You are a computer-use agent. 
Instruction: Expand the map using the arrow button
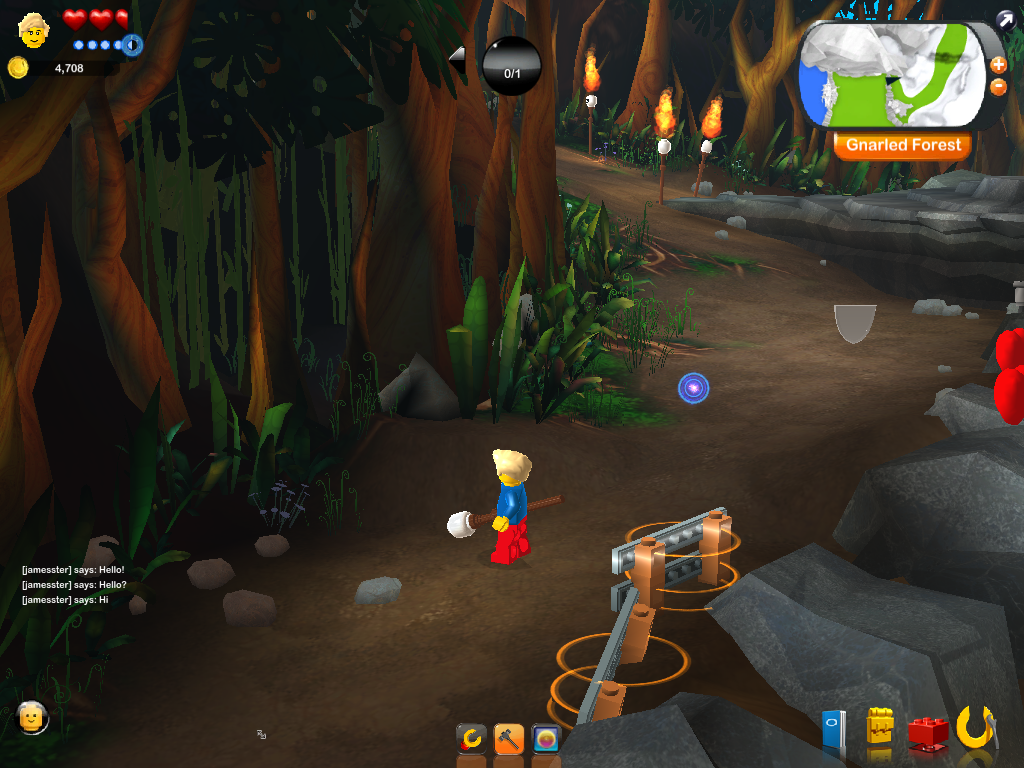pos(1004,19)
